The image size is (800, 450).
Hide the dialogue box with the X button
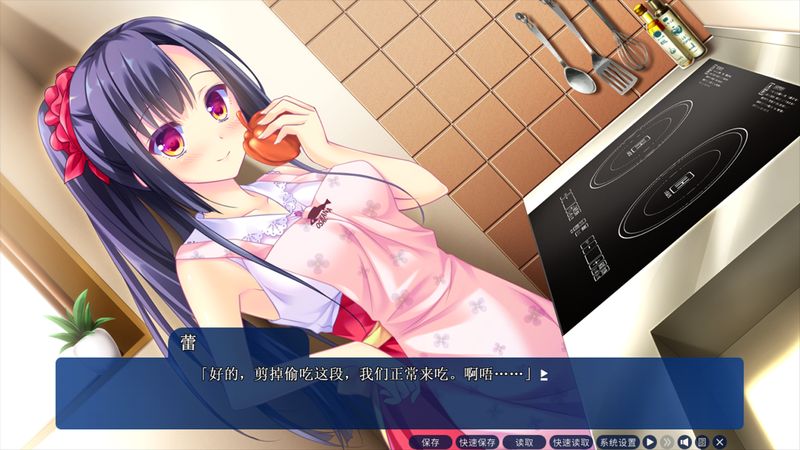[720, 441]
